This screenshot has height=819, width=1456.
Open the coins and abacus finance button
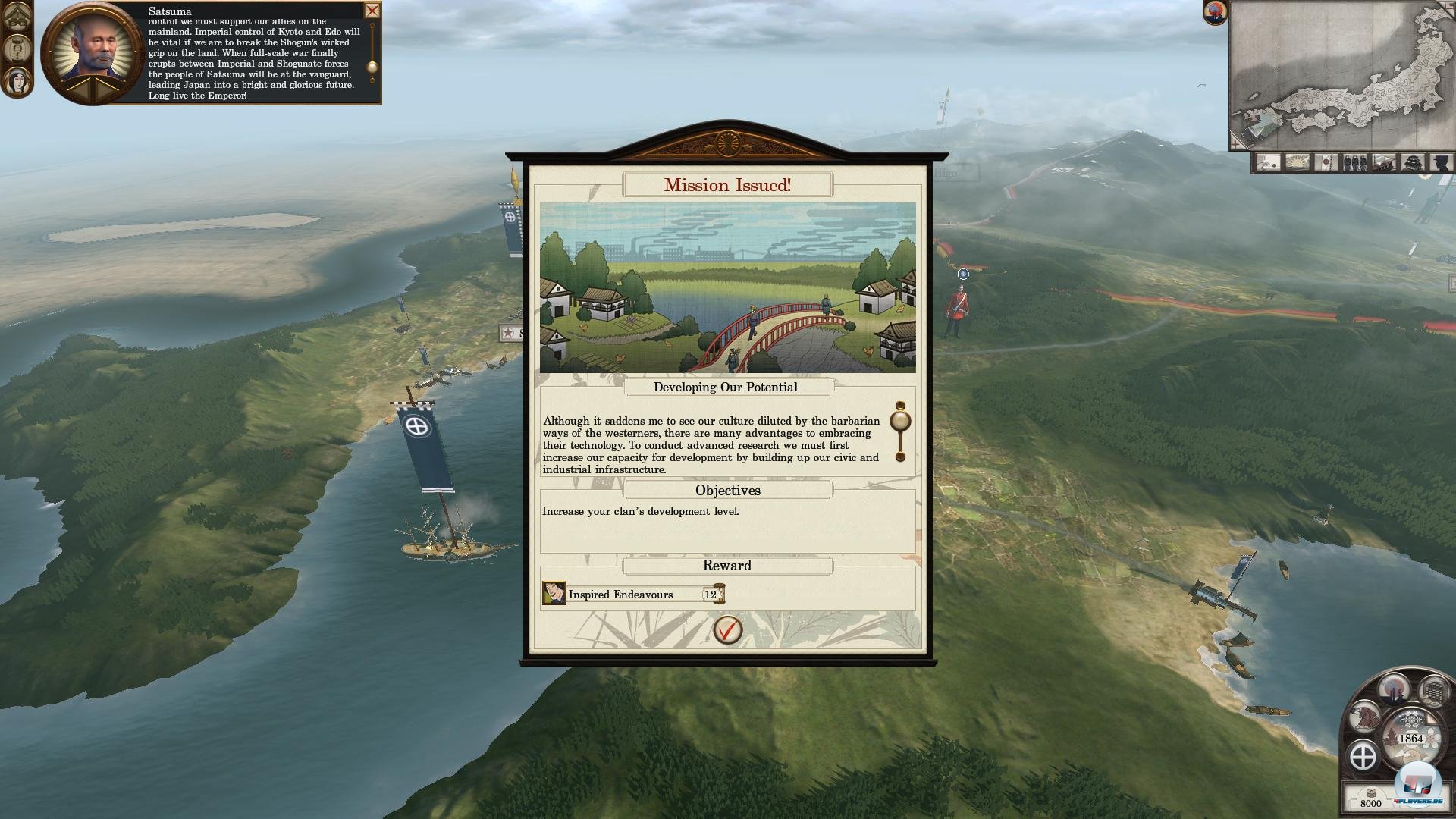[1433, 690]
